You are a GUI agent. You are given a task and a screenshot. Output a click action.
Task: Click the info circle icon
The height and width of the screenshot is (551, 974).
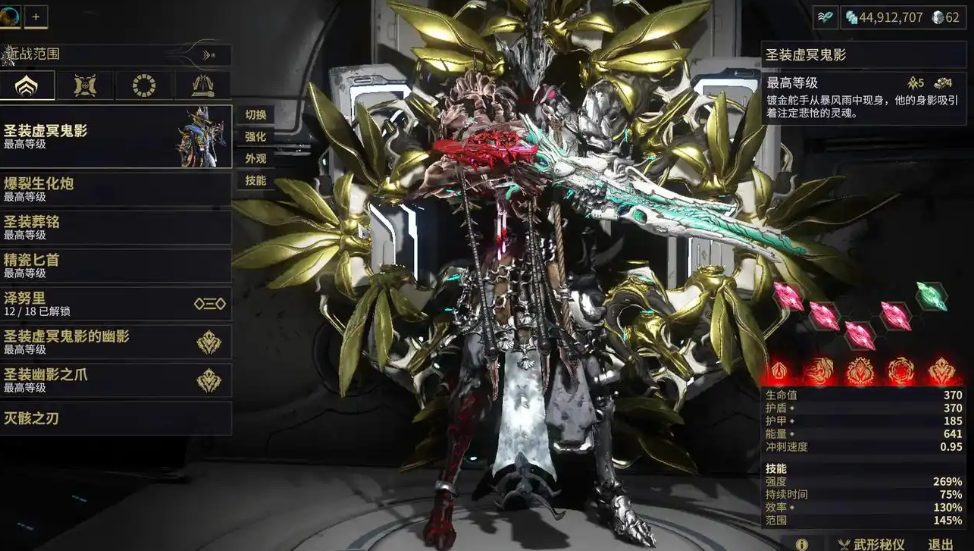point(802,544)
